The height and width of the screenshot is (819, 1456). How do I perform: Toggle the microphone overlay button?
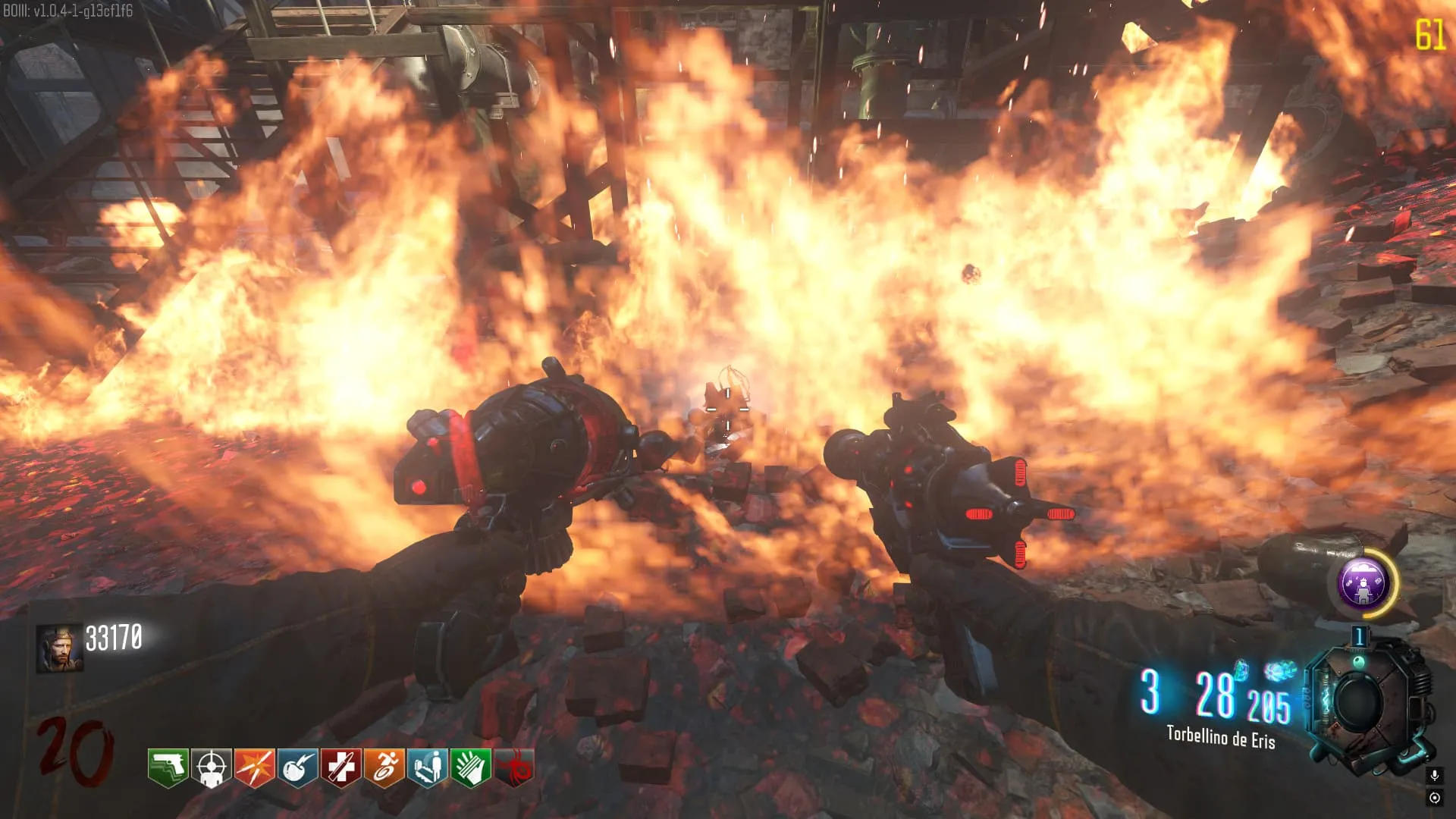tap(1434, 775)
